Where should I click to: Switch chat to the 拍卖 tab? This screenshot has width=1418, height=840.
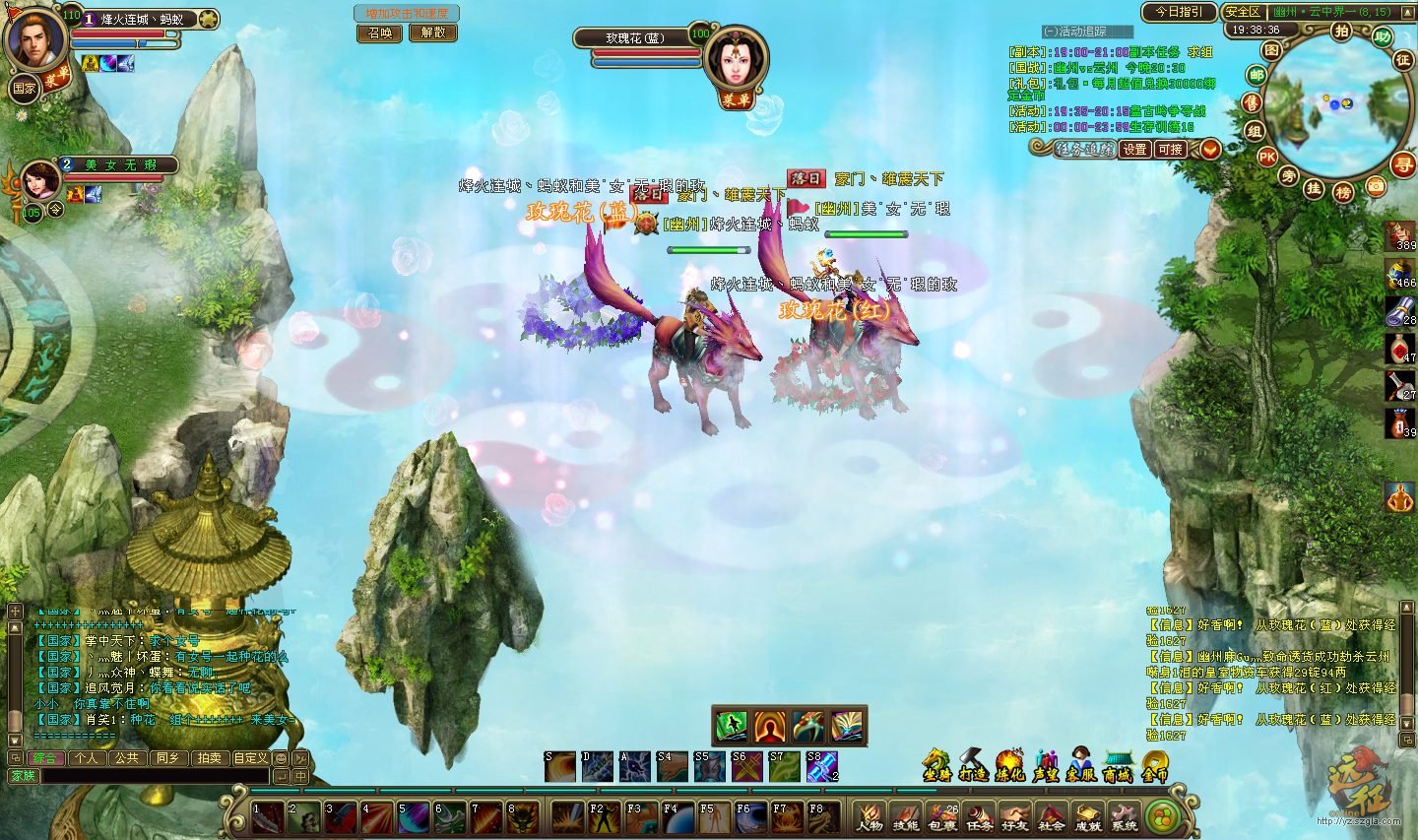click(x=209, y=758)
